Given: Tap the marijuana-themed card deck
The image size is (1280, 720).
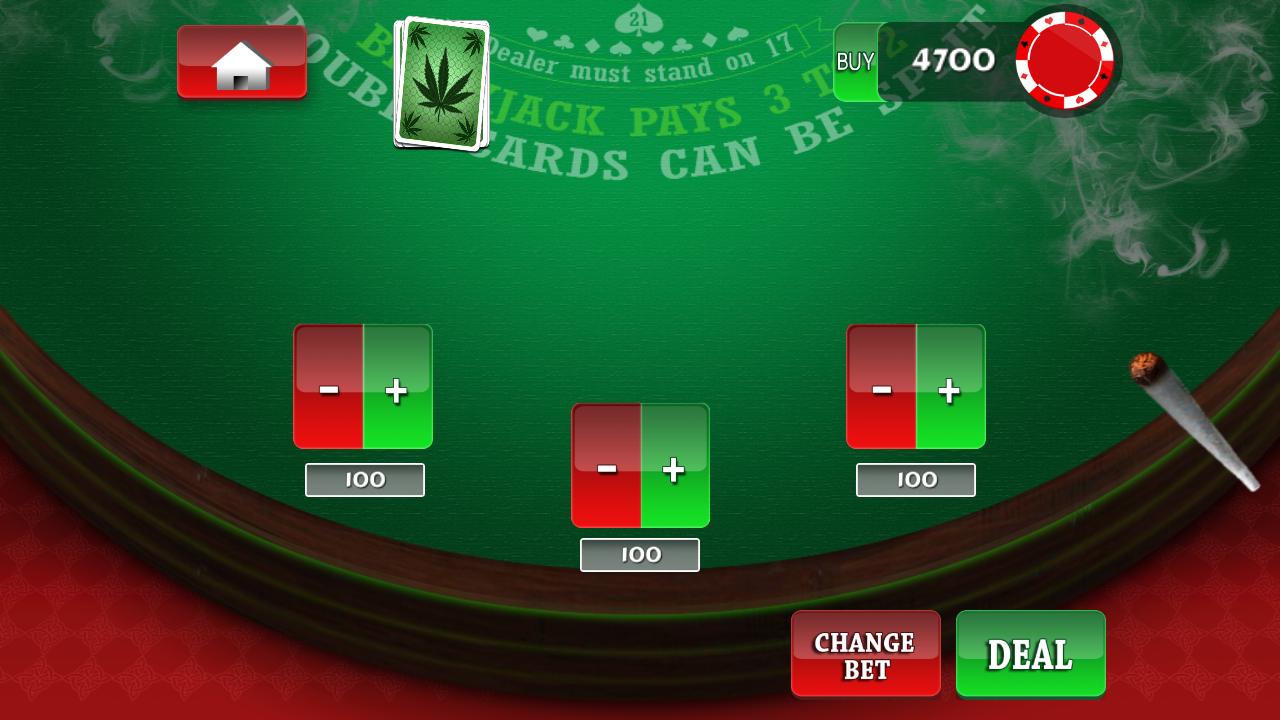Looking at the screenshot, I should [x=443, y=80].
